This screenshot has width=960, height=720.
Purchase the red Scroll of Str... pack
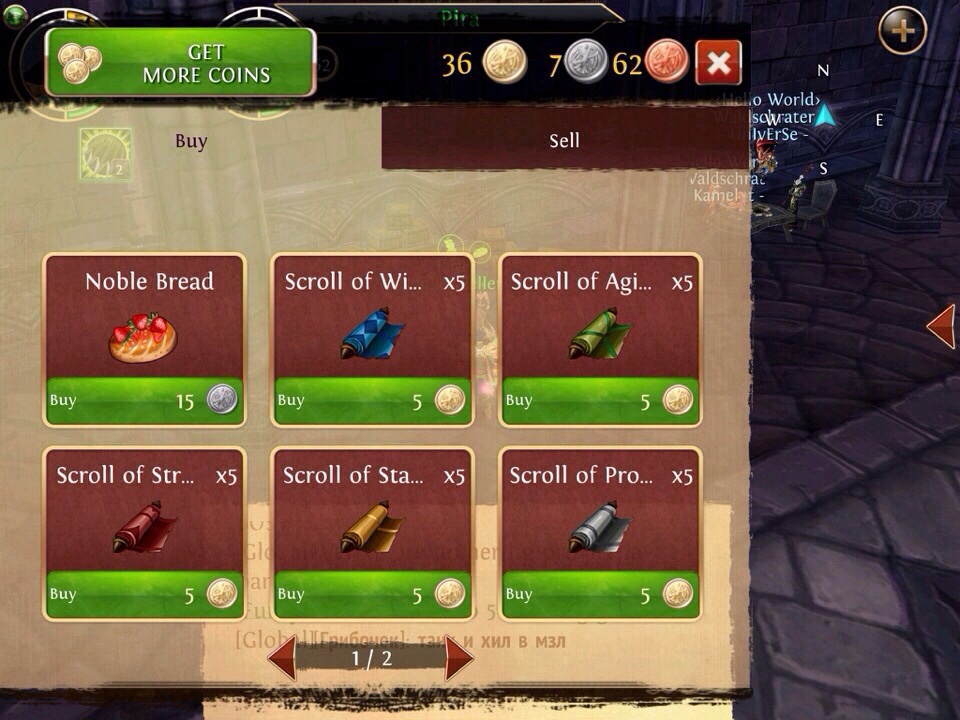pos(144,594)
